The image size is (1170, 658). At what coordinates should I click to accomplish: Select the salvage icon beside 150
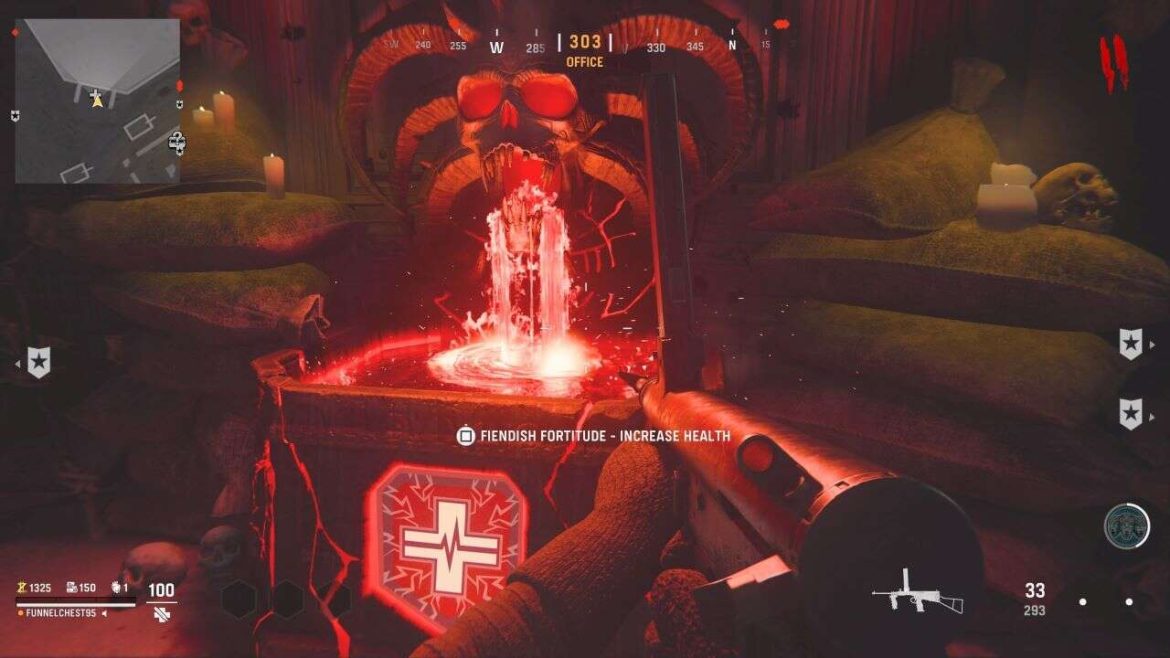tap(73, 588)
